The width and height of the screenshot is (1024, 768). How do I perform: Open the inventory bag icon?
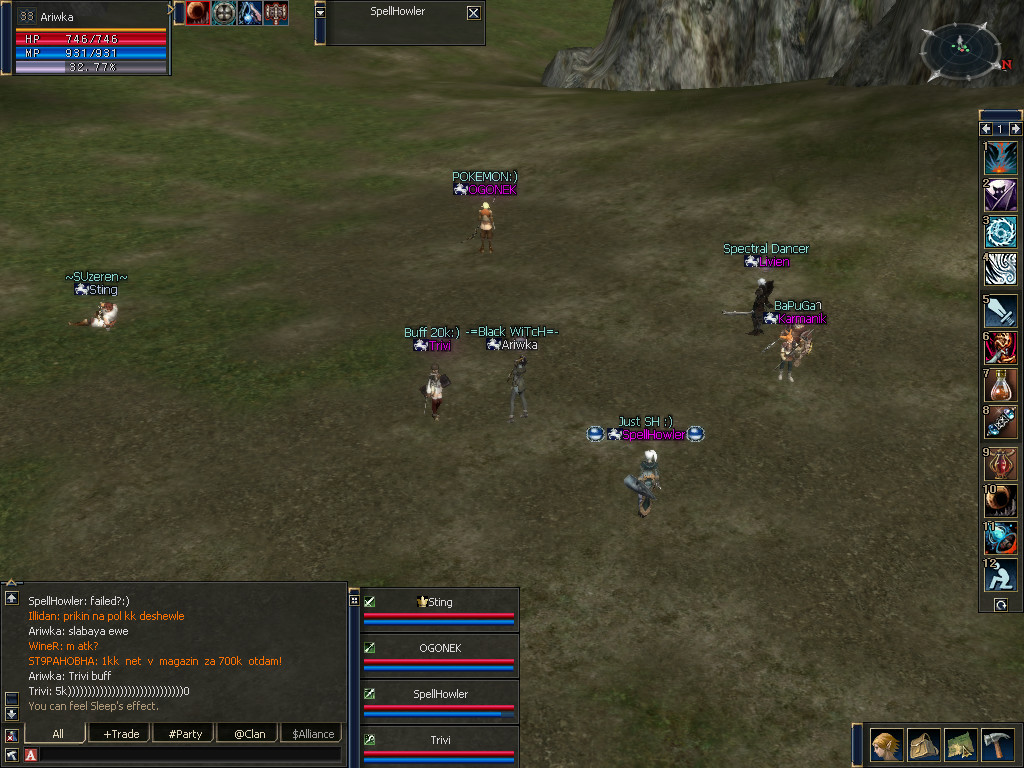coord(923,745)
